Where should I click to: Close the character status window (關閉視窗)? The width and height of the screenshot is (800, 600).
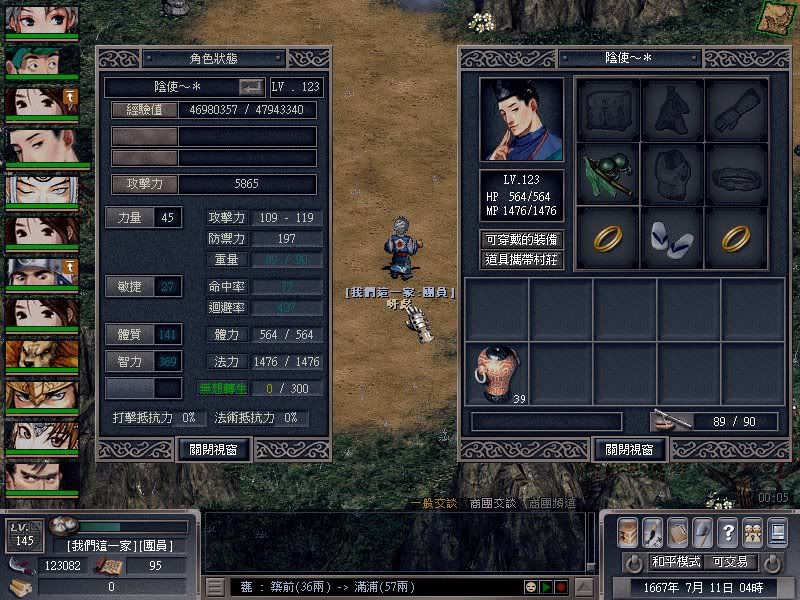tap(213, 449)
